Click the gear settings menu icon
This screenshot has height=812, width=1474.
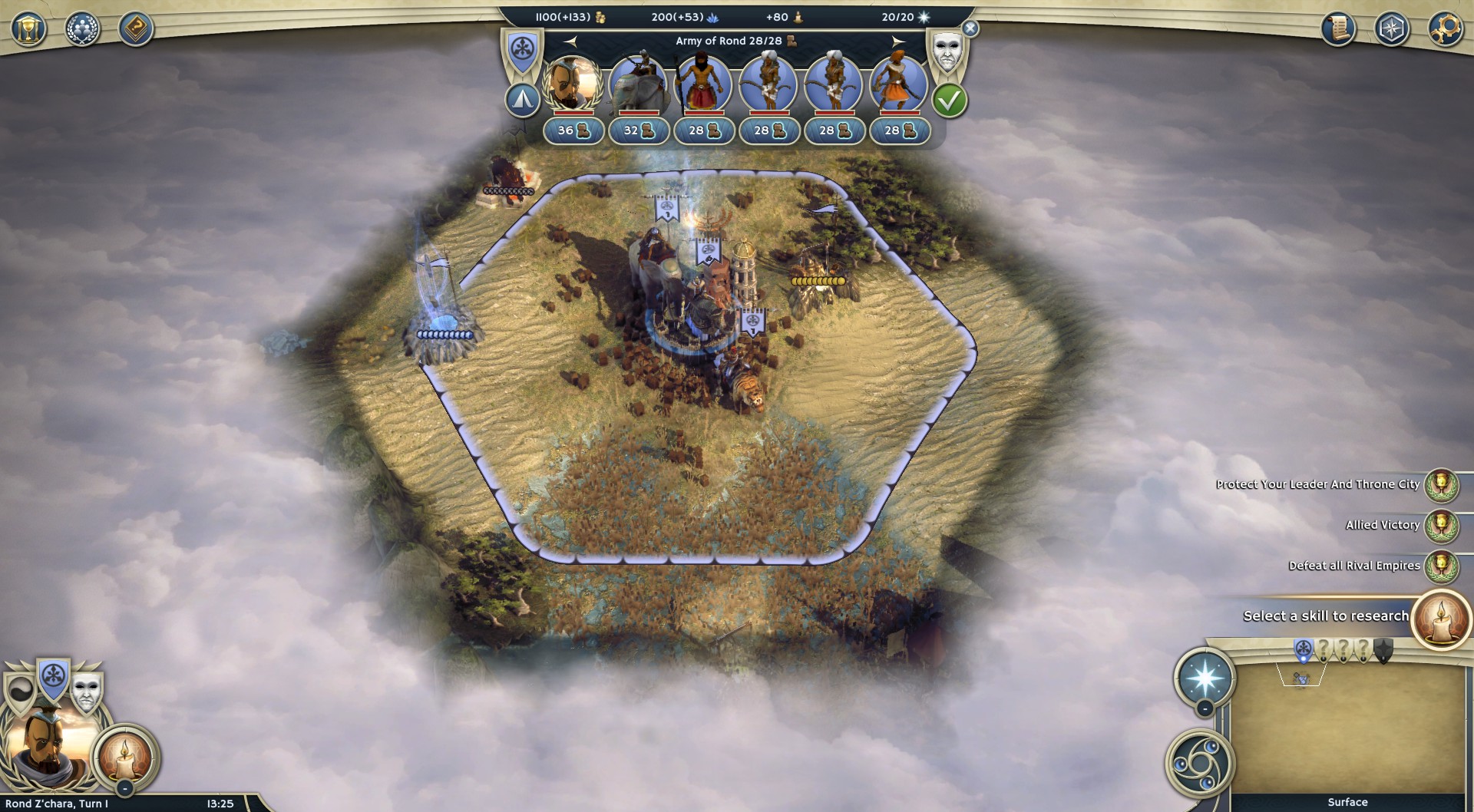click(1446, 29)
